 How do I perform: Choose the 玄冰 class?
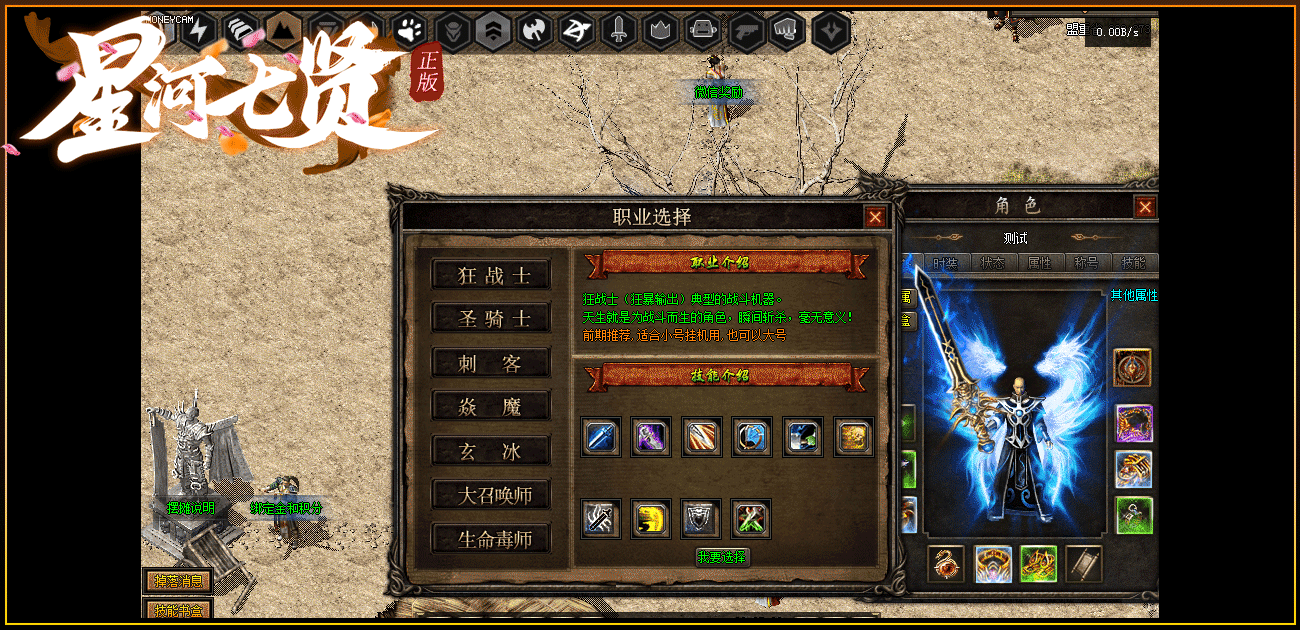coord(491,451)
